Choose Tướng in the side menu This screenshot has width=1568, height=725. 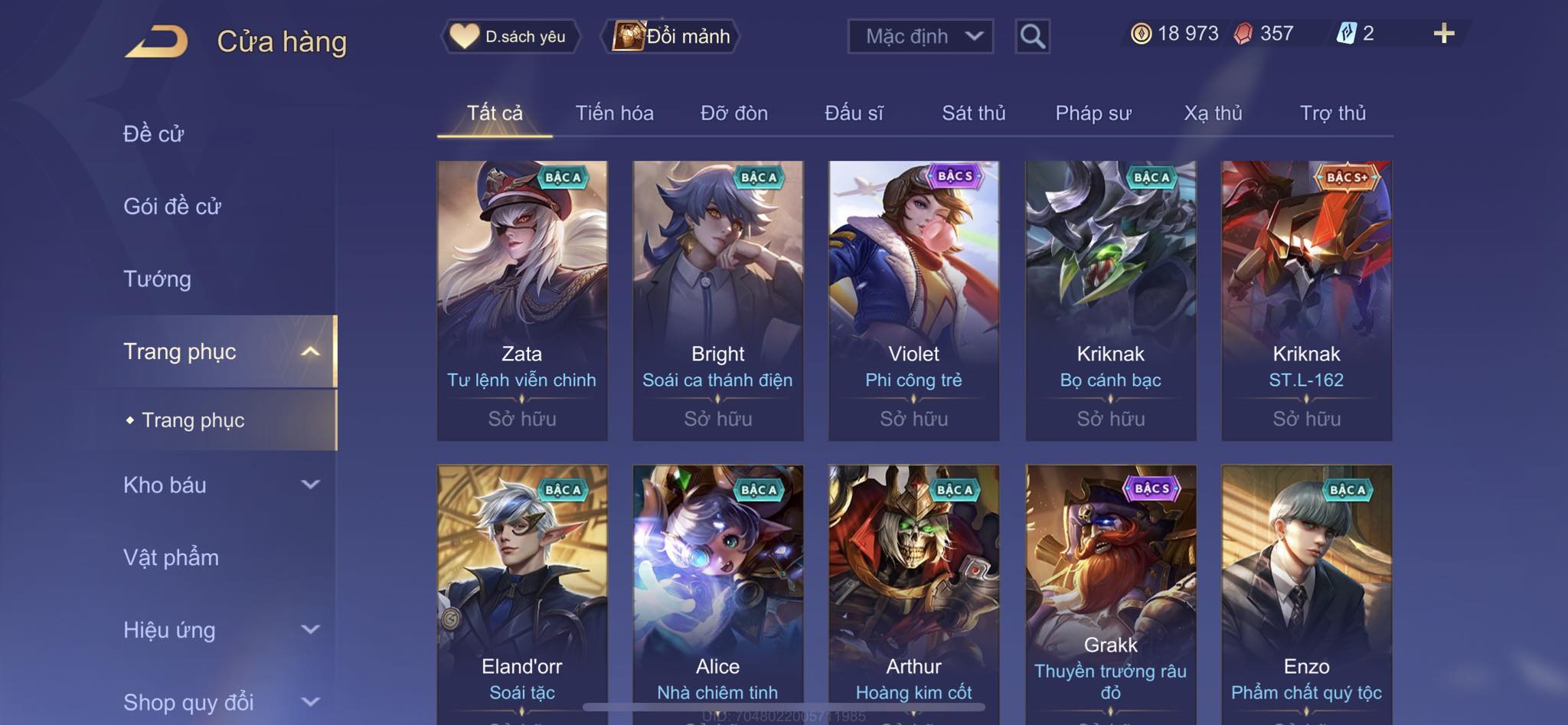pos(157,279)
